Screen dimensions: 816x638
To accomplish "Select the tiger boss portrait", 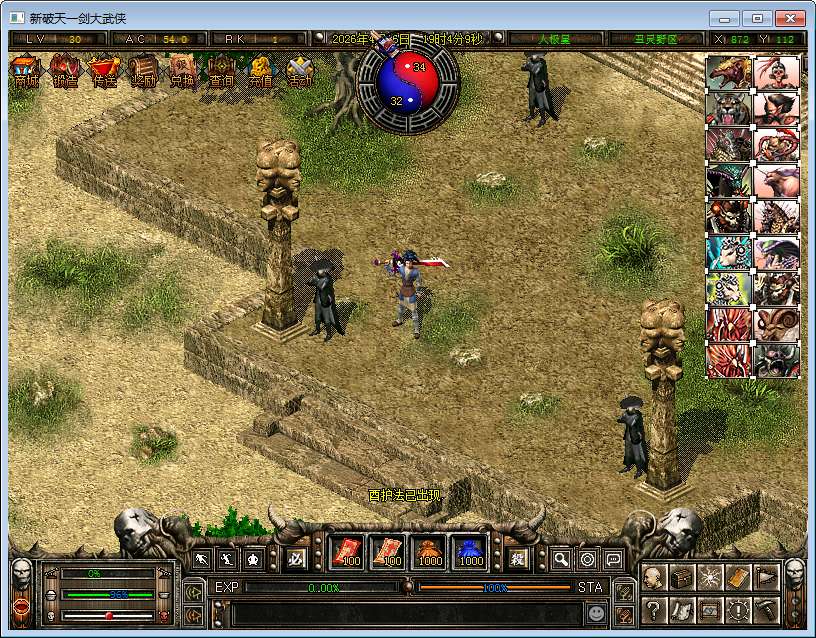I will coord(729,107).
